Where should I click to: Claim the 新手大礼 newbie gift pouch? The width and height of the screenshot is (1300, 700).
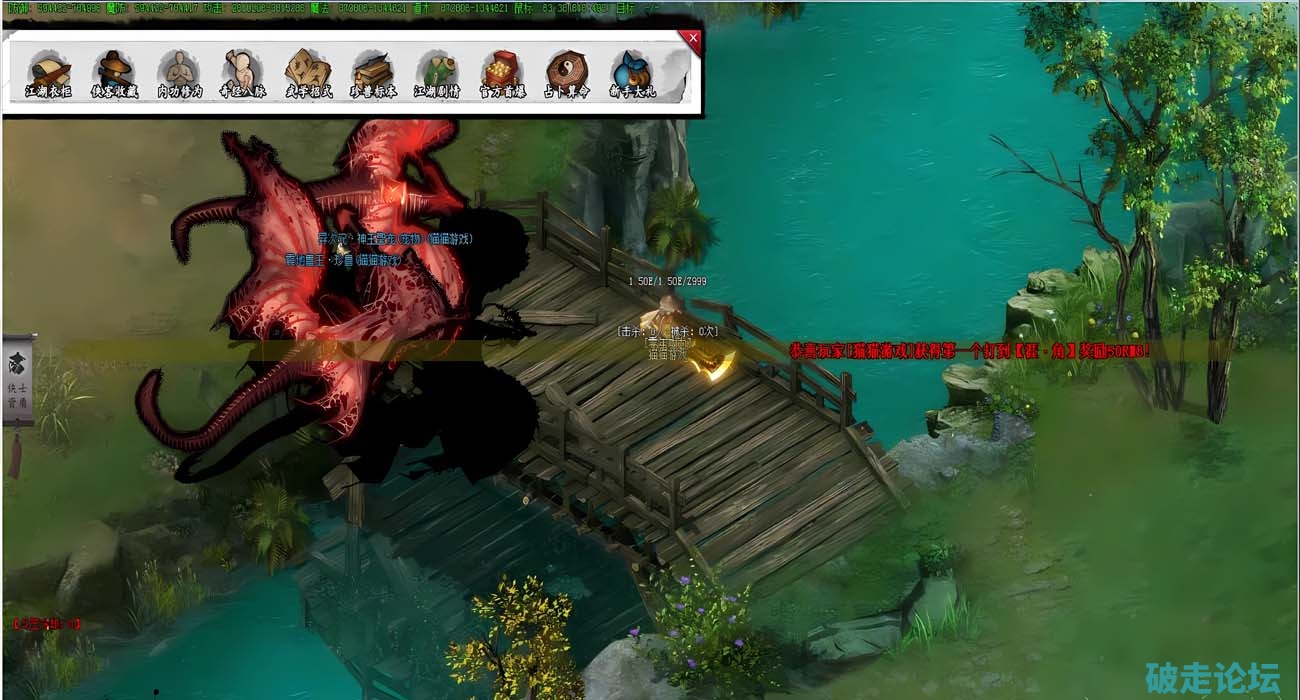[631, 72]
